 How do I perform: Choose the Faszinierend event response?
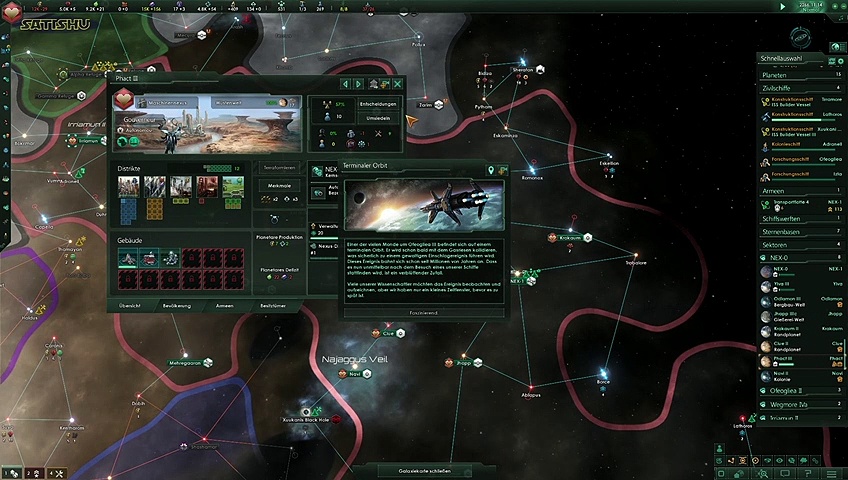pyautogui.click(x=425, y=312)
